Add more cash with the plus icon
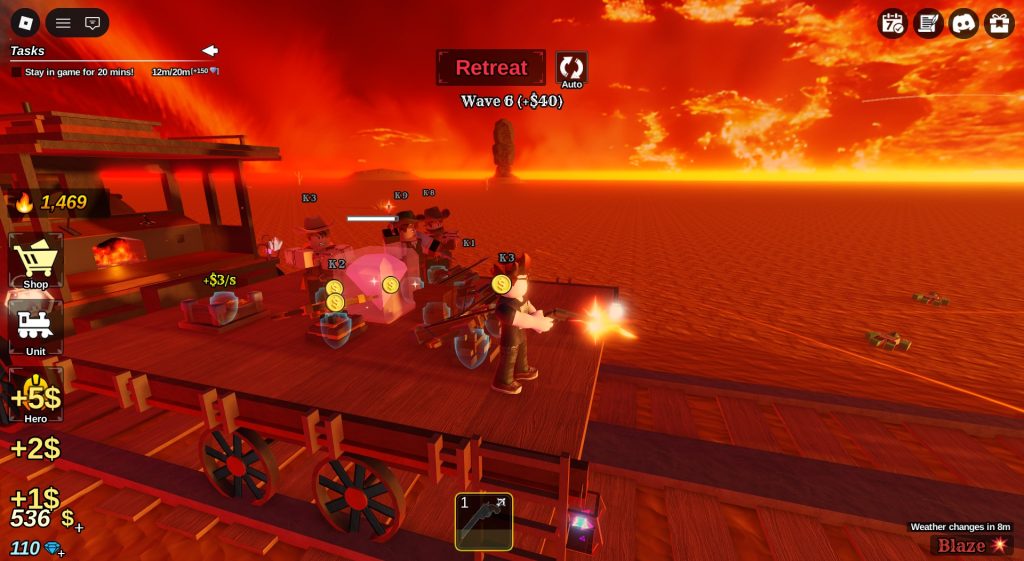 79,528
